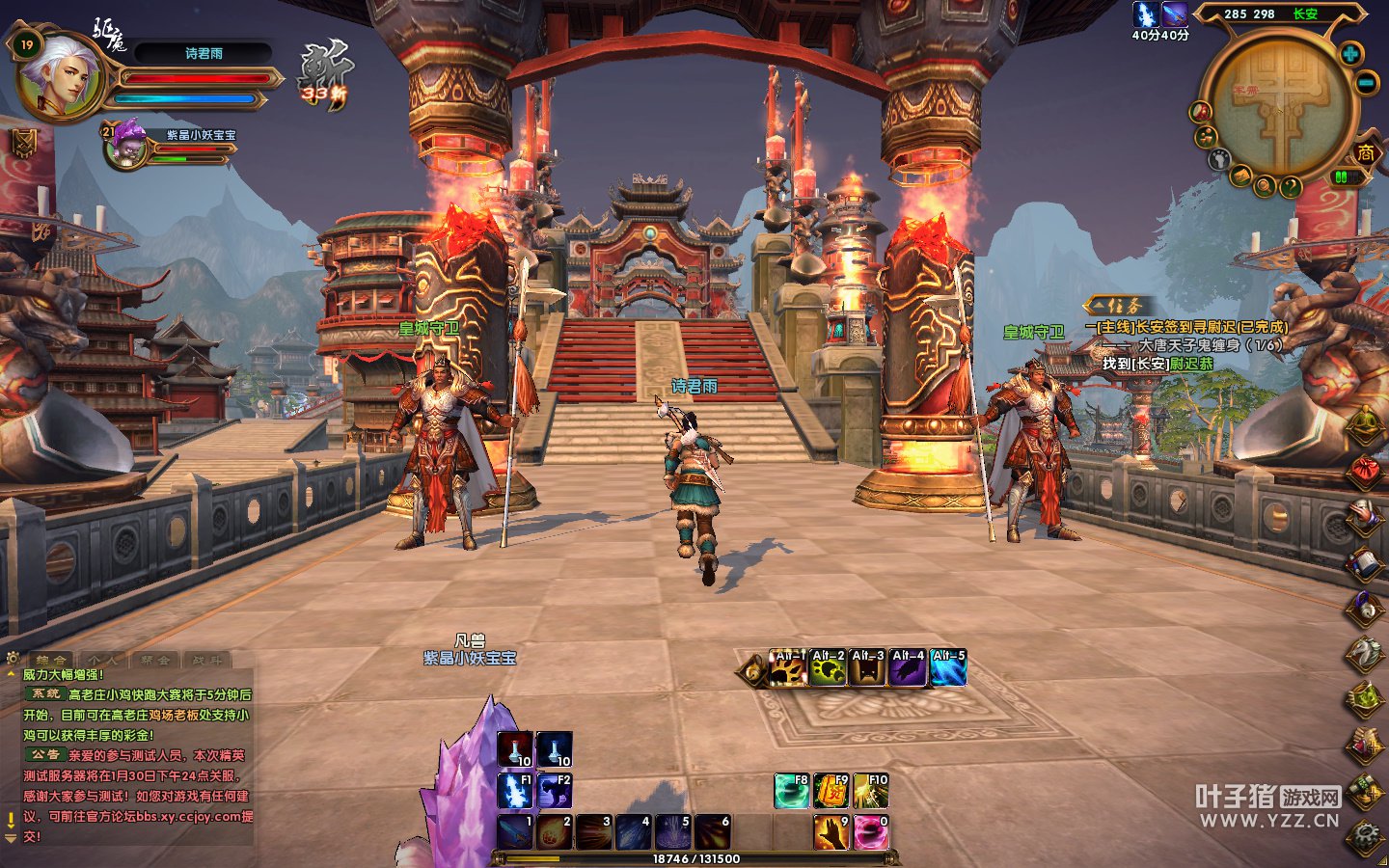Switch to the 战斗 chat tab

click(x=206, y=661)
